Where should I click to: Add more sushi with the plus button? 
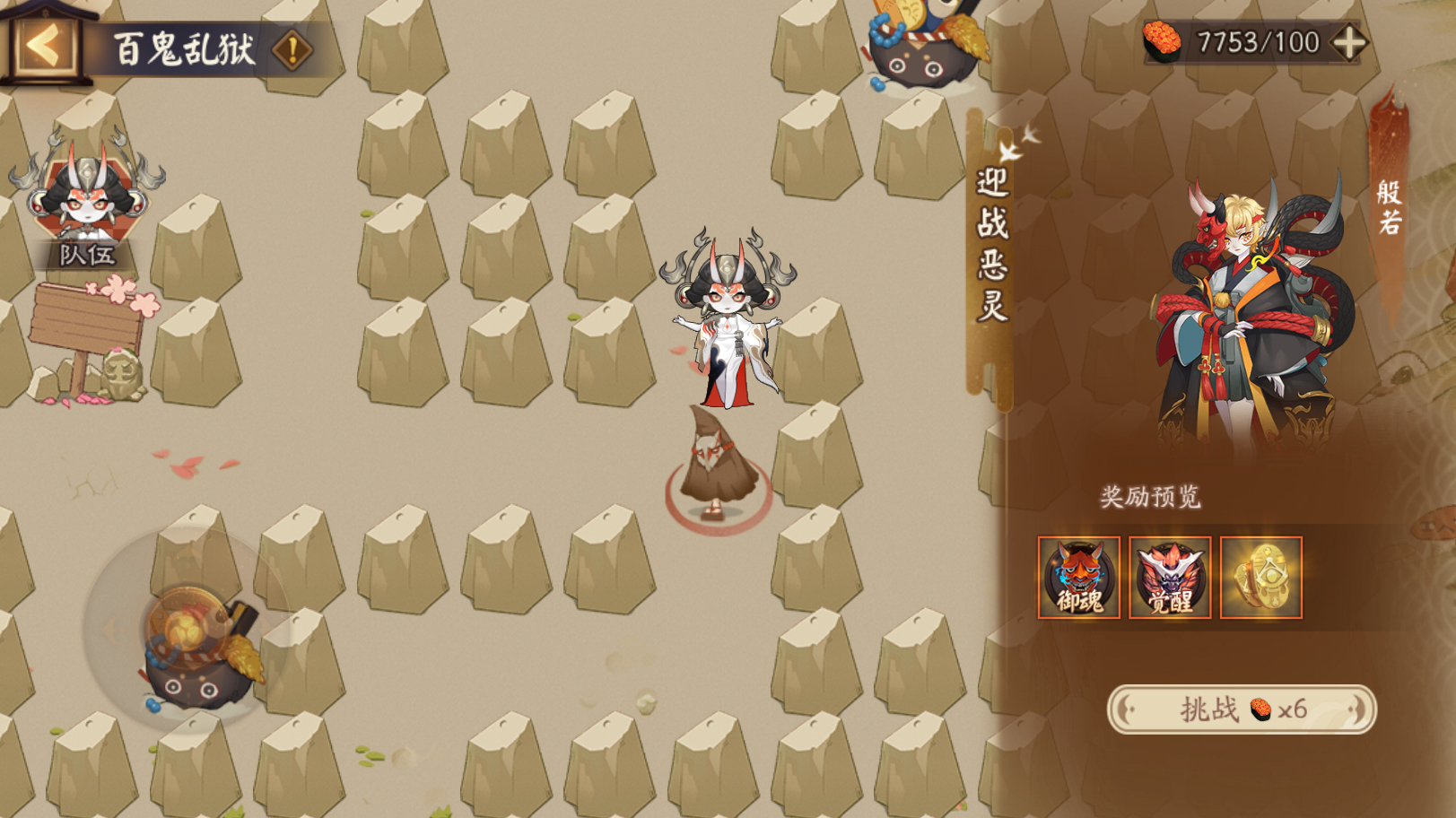point(1349,42)
